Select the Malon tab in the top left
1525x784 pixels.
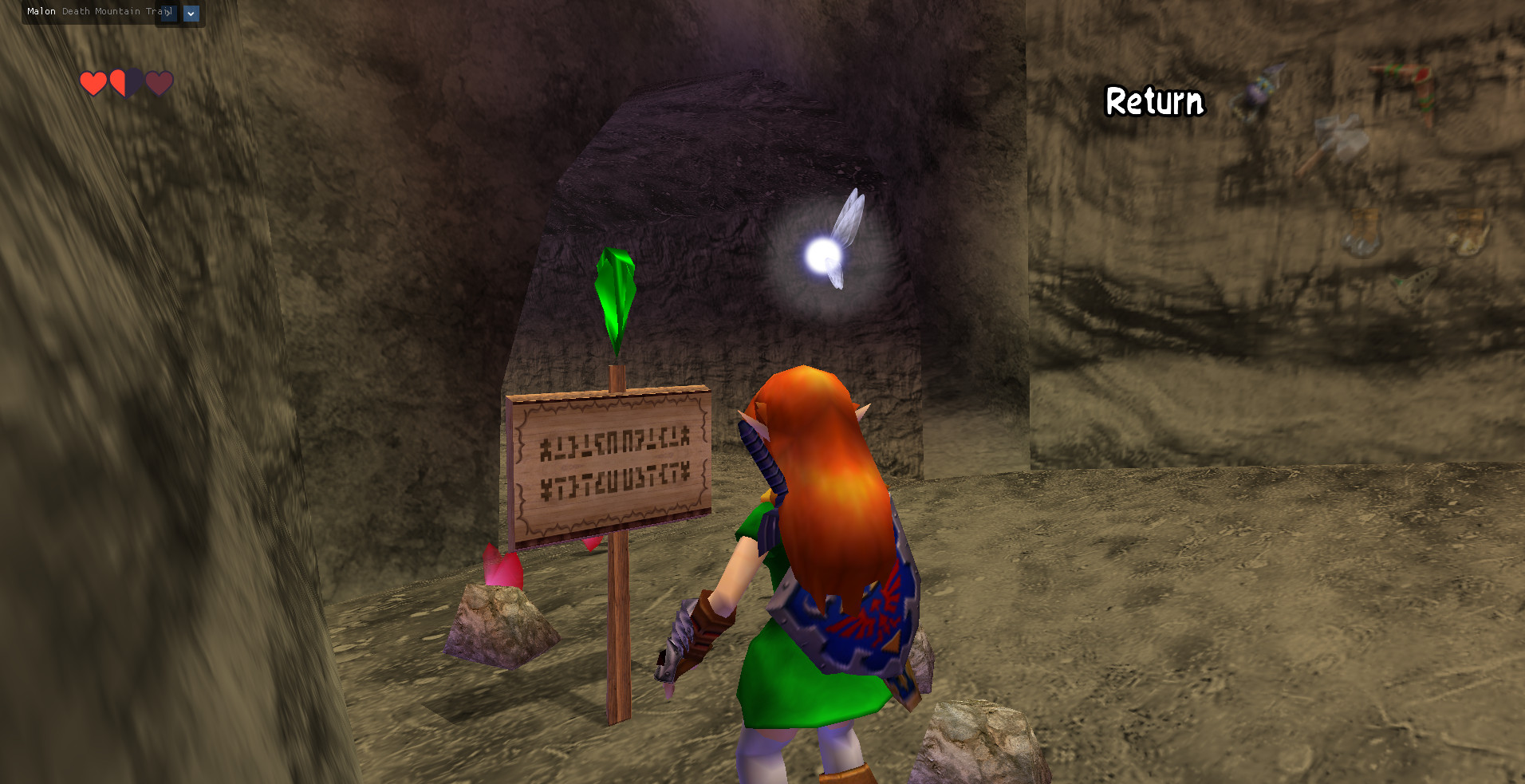[x=41, y=11]
